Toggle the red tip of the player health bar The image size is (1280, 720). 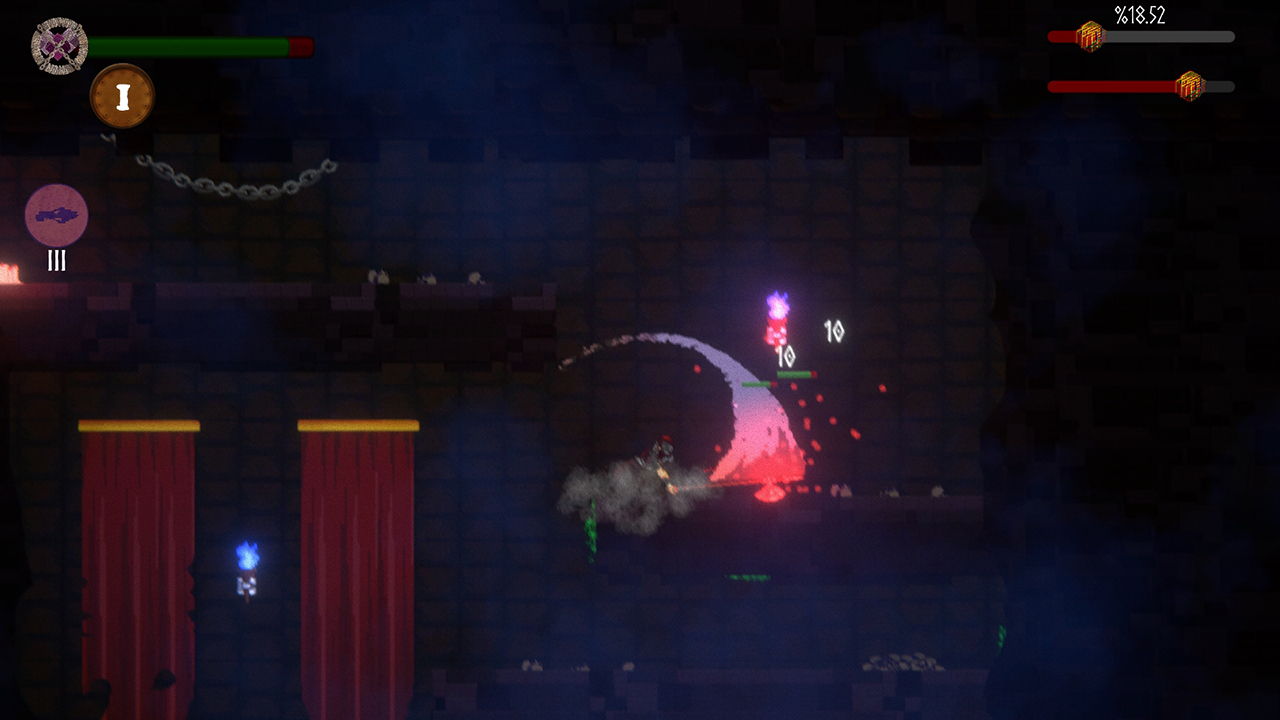298,45
